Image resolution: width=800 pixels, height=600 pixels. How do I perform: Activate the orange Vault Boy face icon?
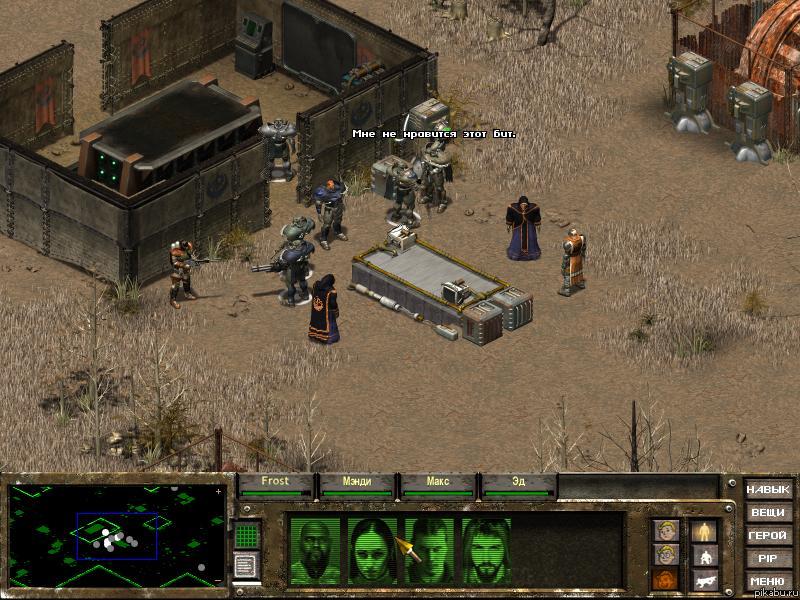pos(665,579)
